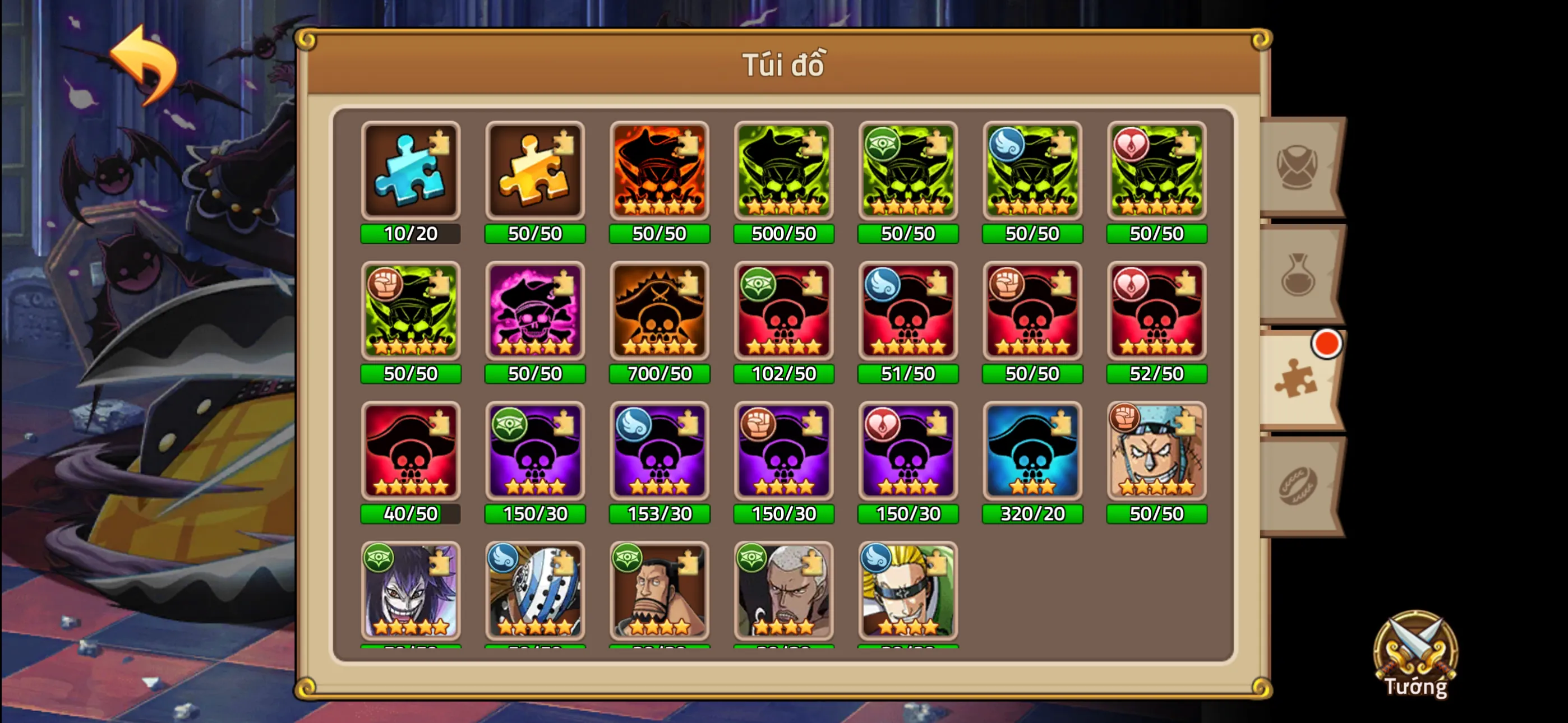Select the red skull fragment with heart element badge
The width and height of the screenshot is (1568, 723).
pyautogui.click(x=1156, y=312)
